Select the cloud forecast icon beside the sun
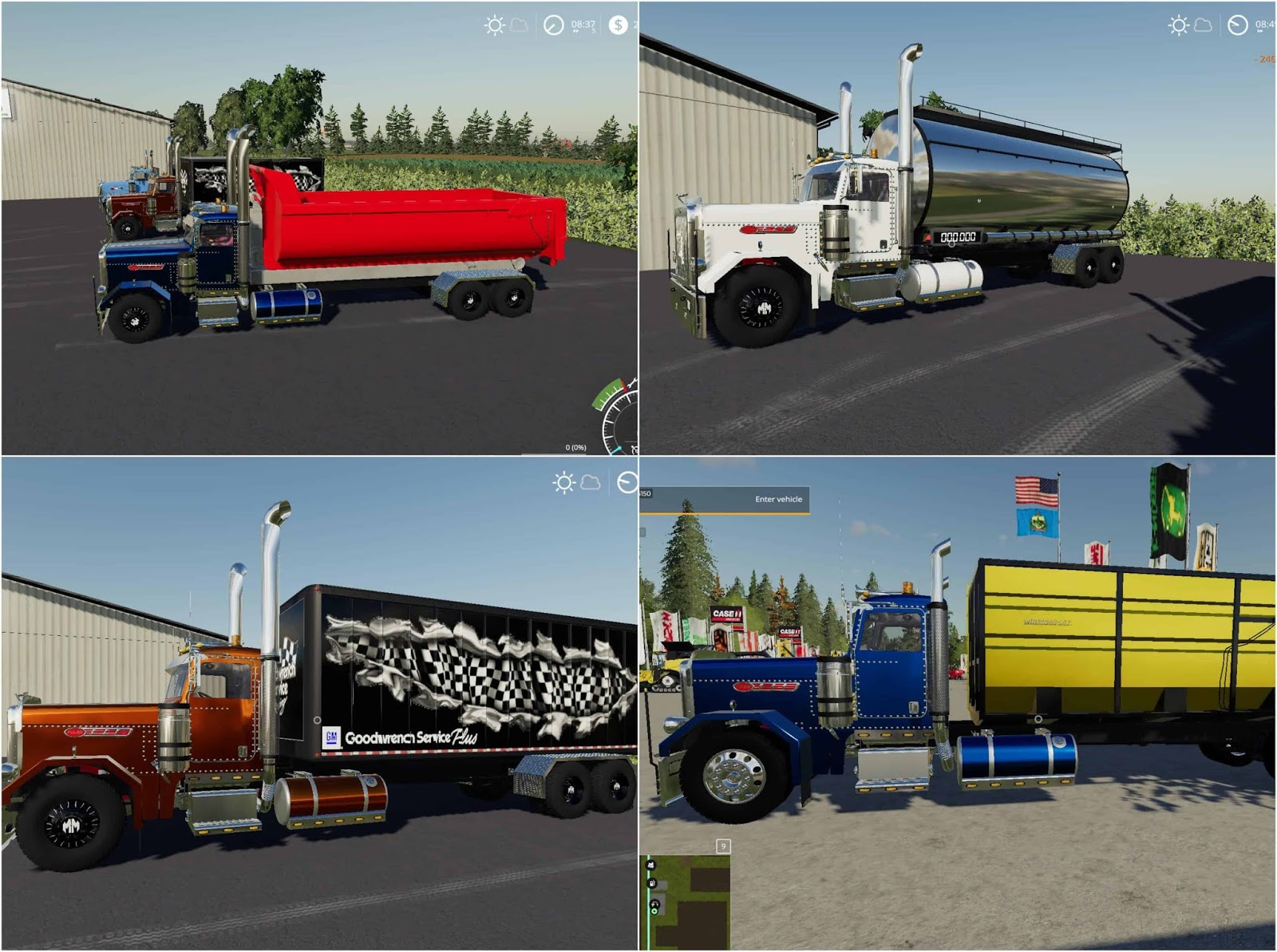This screenshot has width=1277, height=952. [519, 26]
